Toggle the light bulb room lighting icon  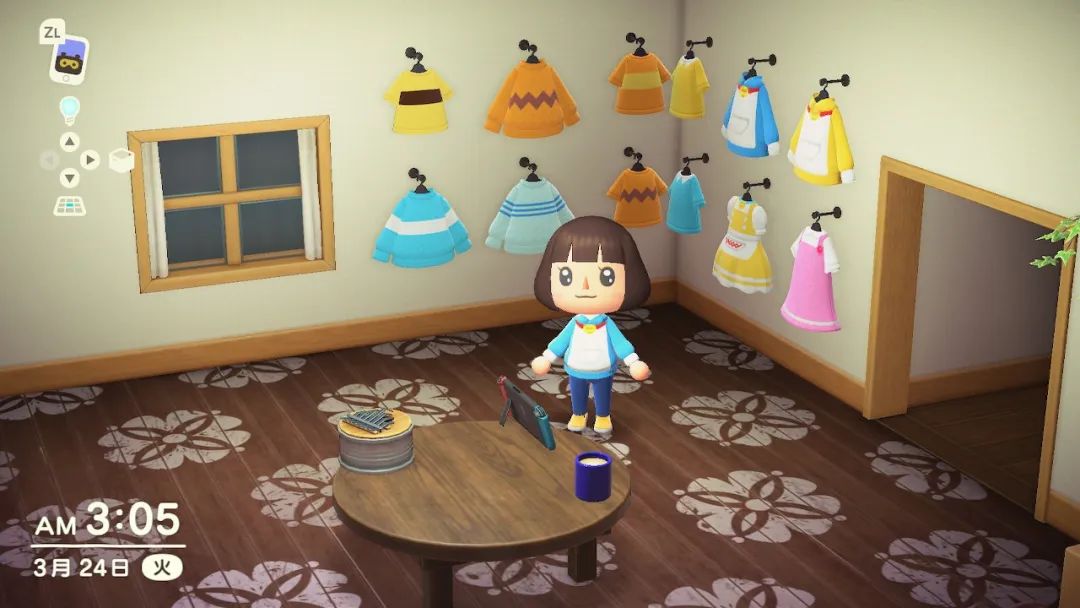[x=69, y=109]
